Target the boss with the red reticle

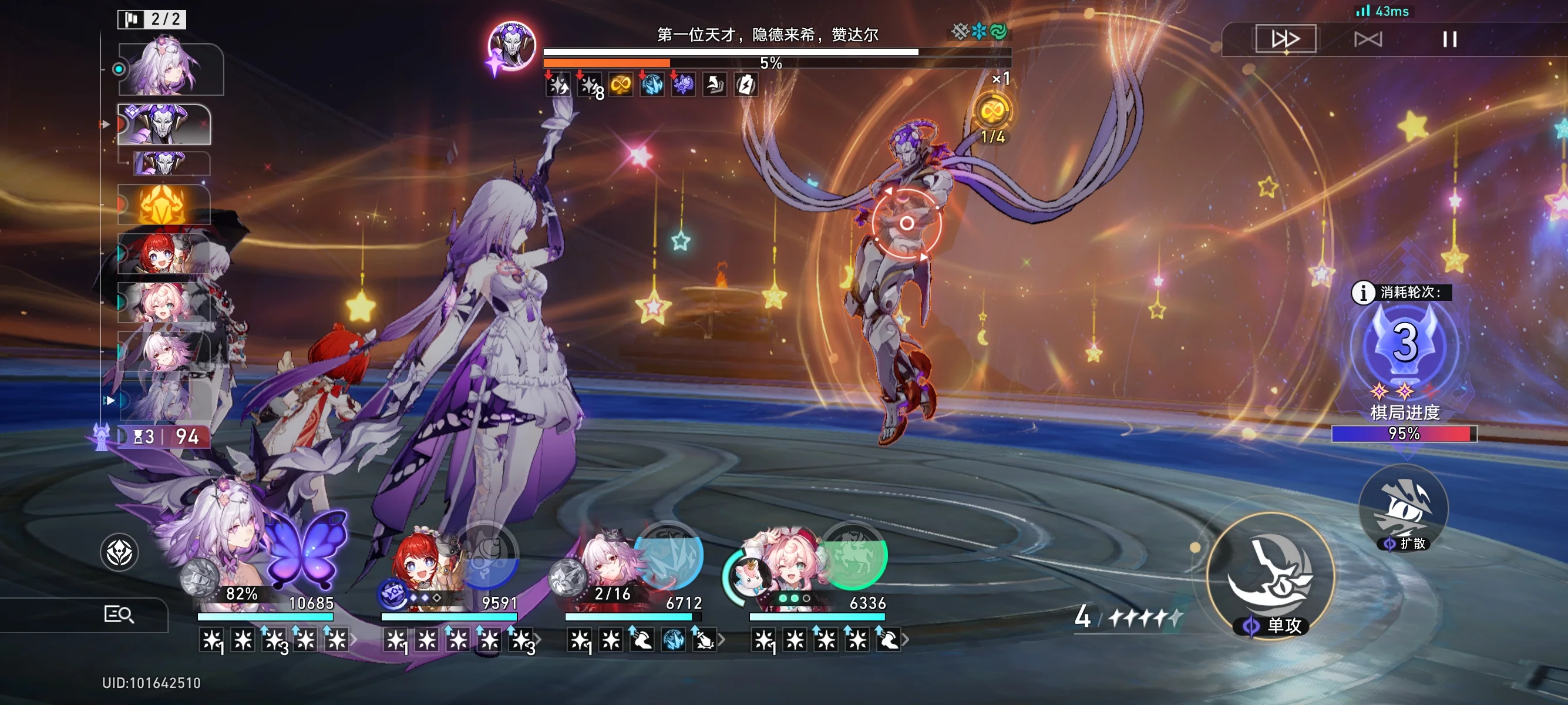[906, 223]
